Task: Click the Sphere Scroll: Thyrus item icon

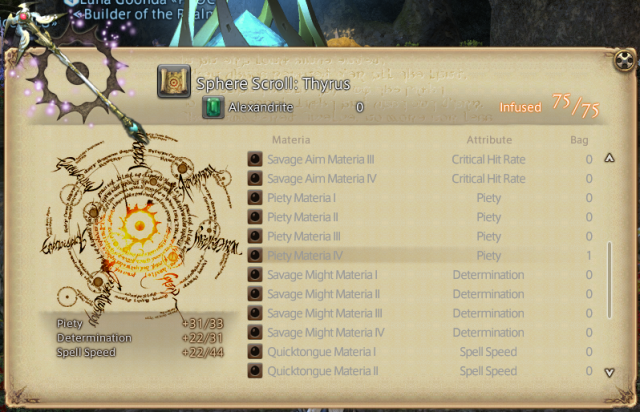Action: pos(173,82)
